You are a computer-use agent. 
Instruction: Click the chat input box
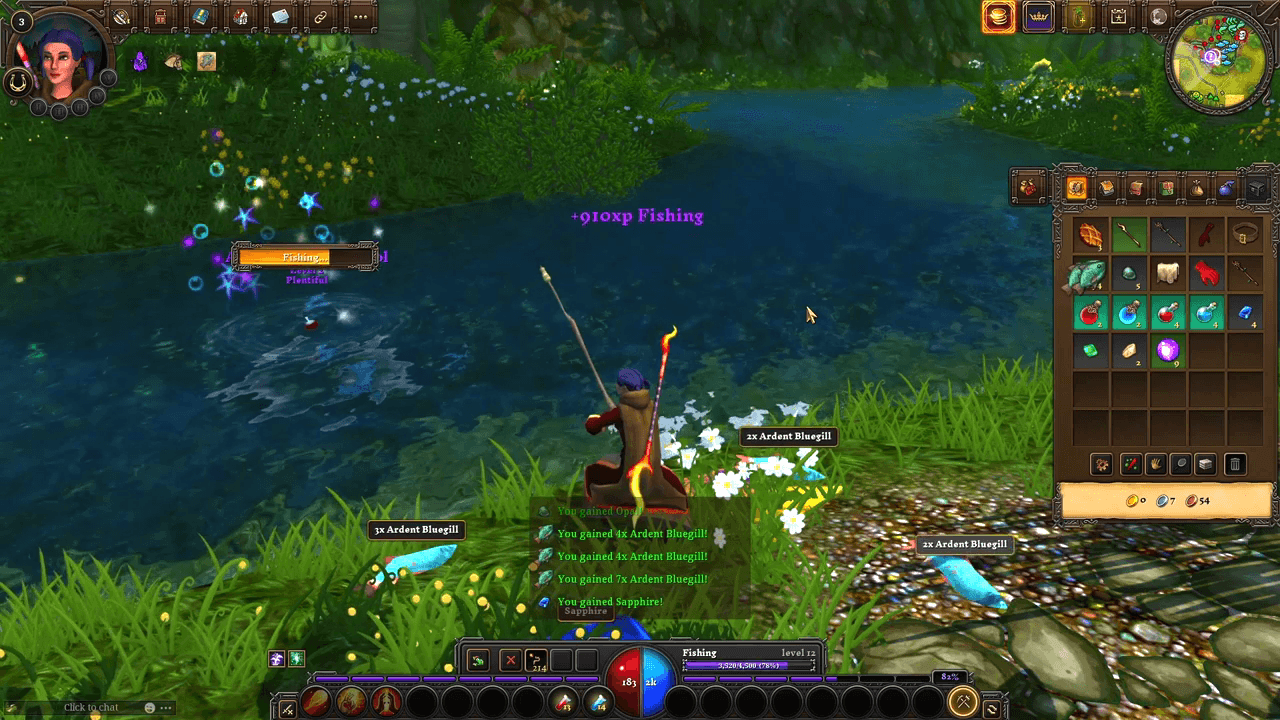tap(92, 707)
